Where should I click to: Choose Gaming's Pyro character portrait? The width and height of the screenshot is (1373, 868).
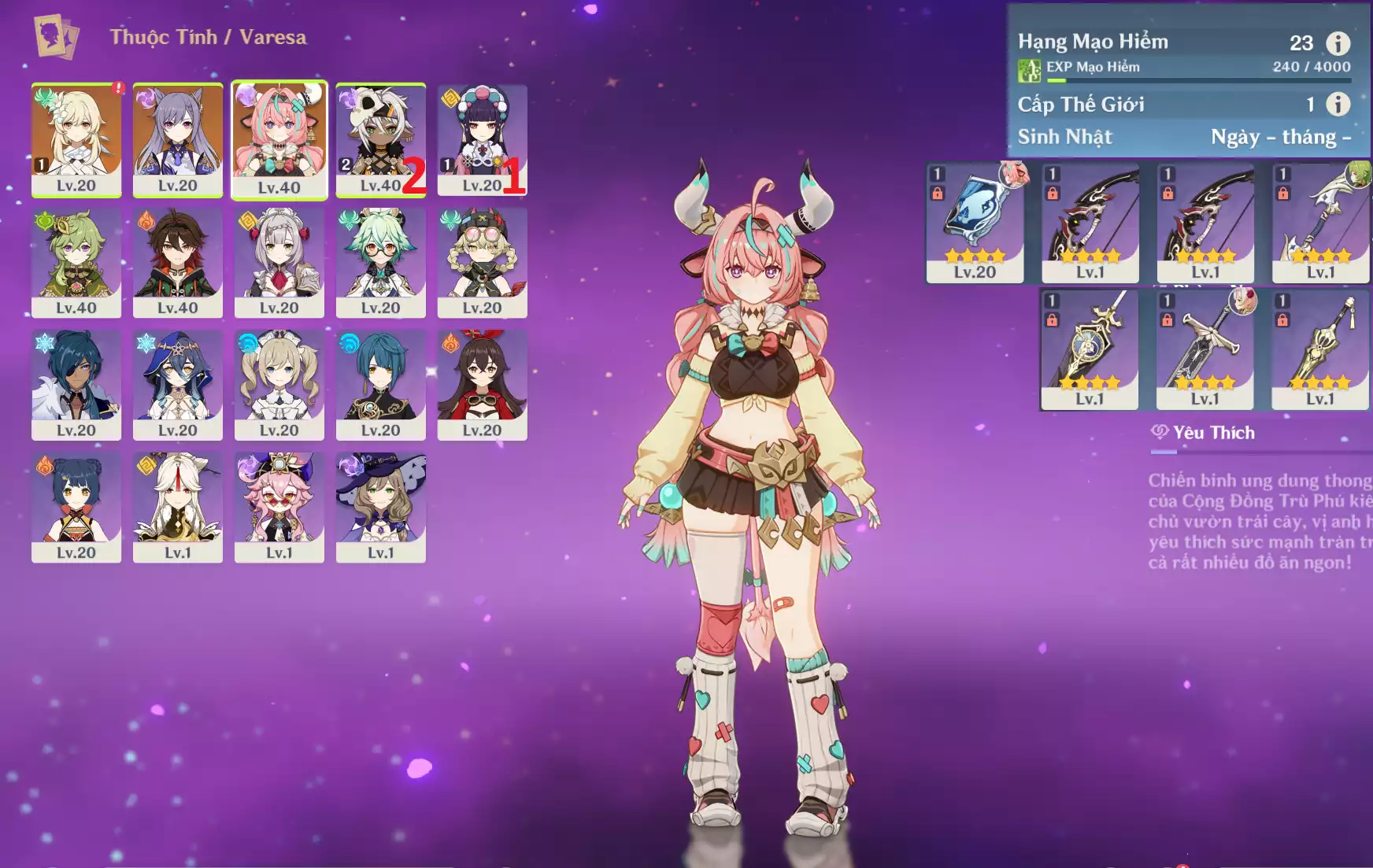tap(178, 262)
